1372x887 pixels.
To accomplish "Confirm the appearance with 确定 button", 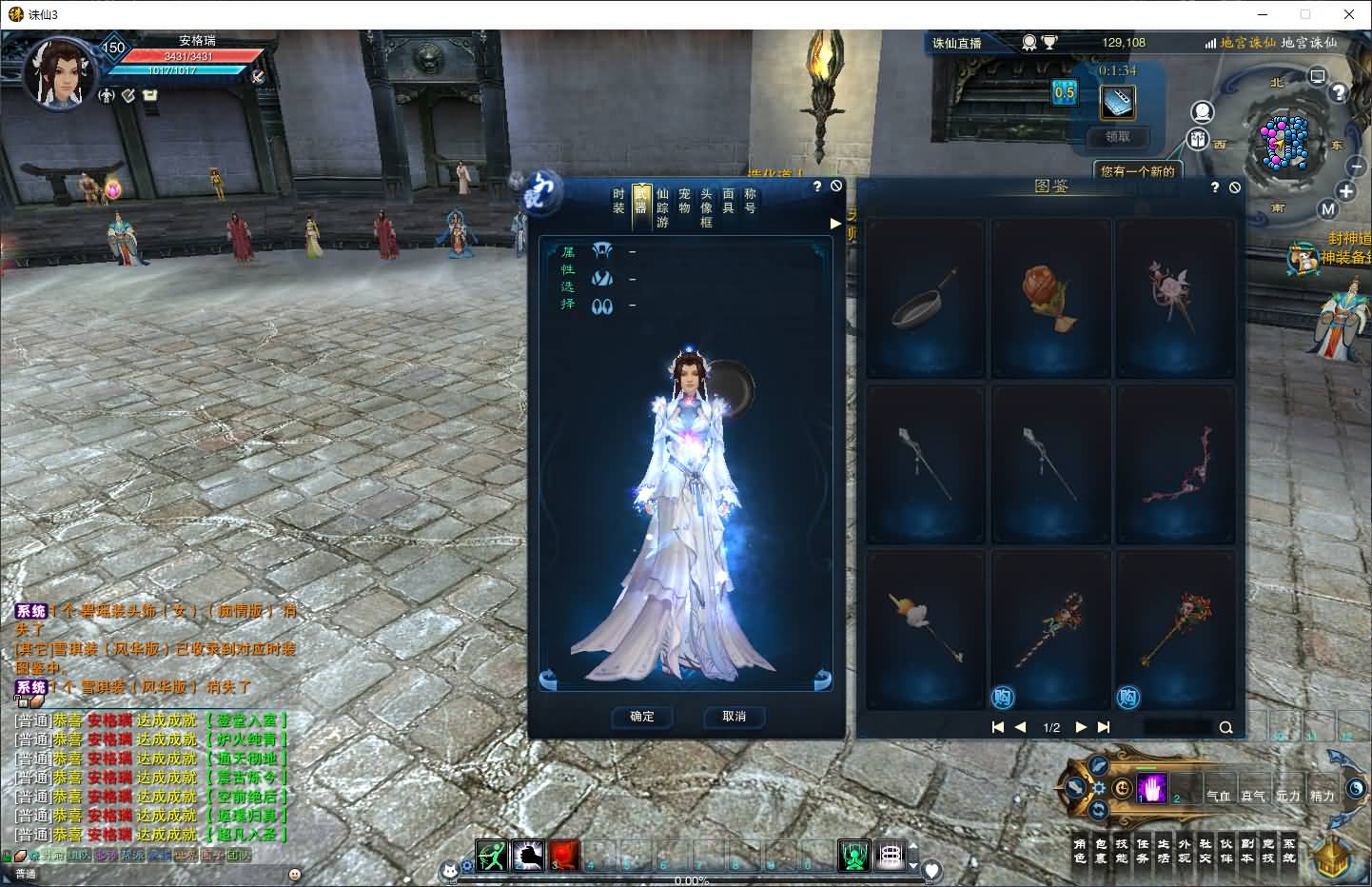I will (x=642, y=716).
